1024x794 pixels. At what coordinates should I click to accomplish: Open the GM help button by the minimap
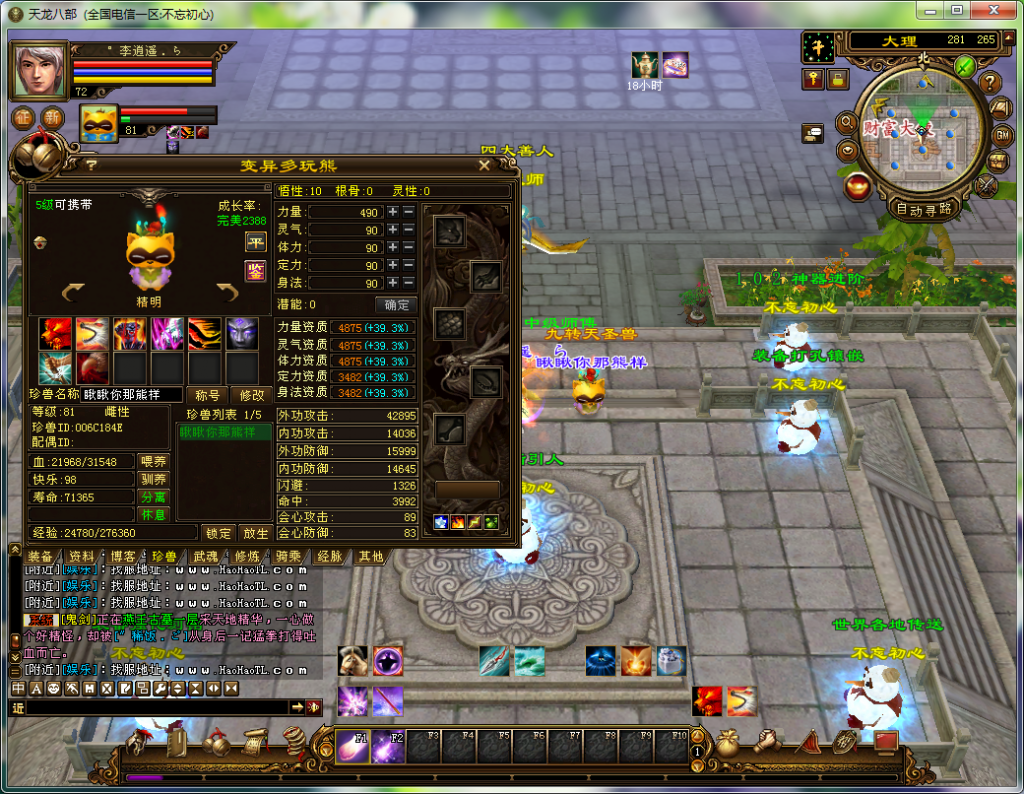tap(1002, 134)
